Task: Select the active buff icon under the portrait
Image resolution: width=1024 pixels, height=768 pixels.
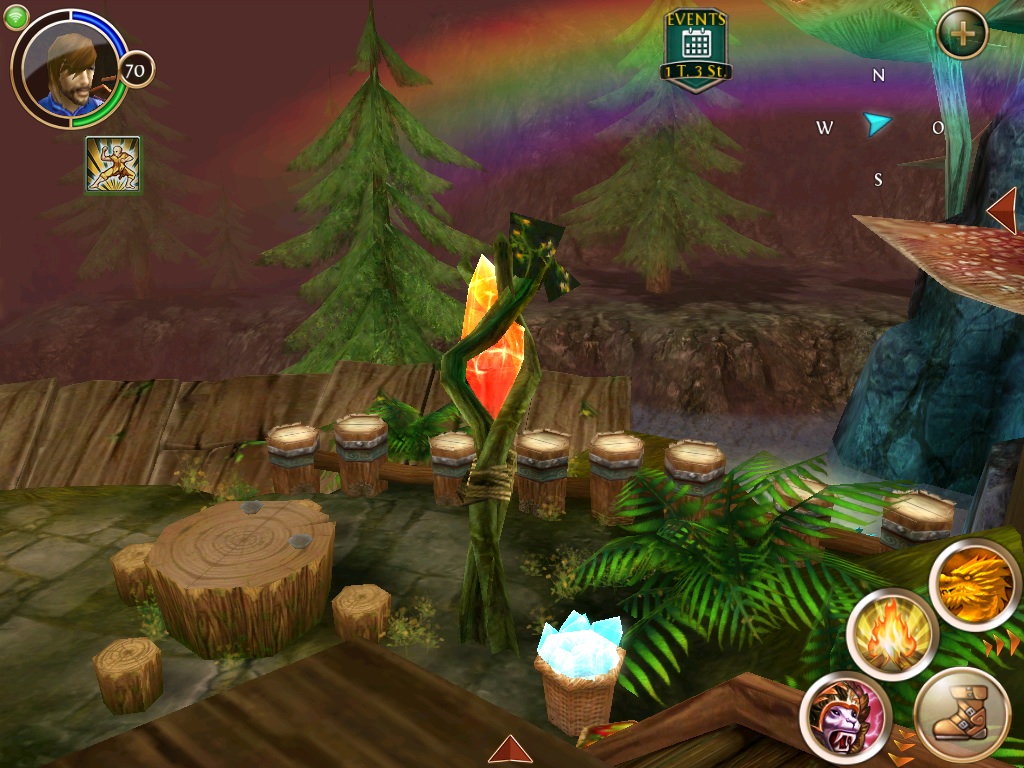Action: click(x=113, y=164)
